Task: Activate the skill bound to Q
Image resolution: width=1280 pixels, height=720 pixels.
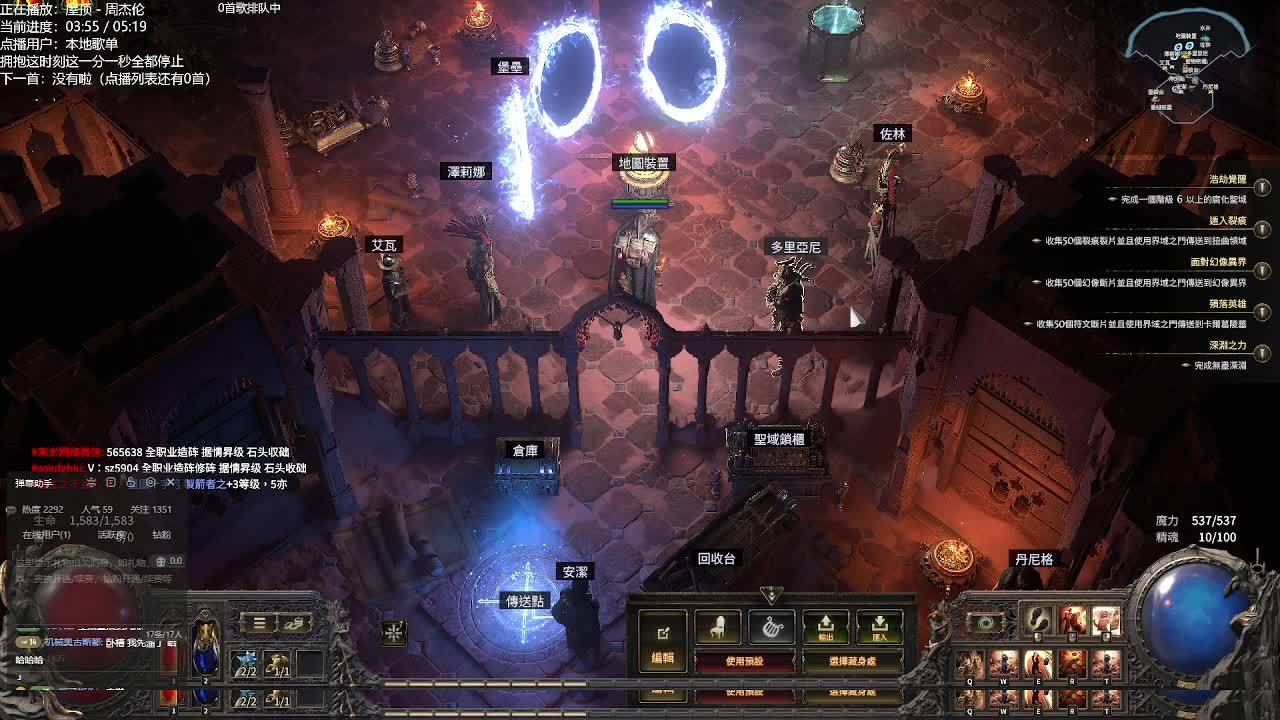Action: point(969,664)
